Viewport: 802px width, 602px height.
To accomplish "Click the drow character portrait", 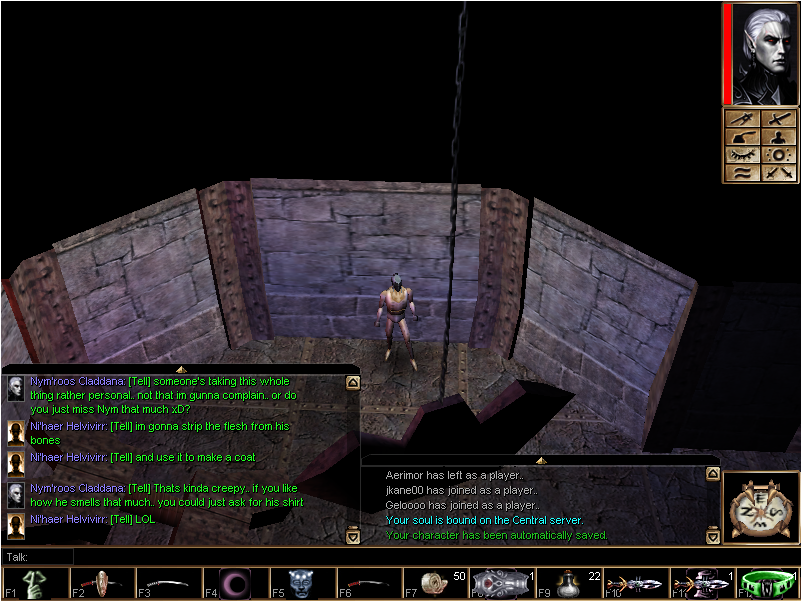I will click(763, 54).
